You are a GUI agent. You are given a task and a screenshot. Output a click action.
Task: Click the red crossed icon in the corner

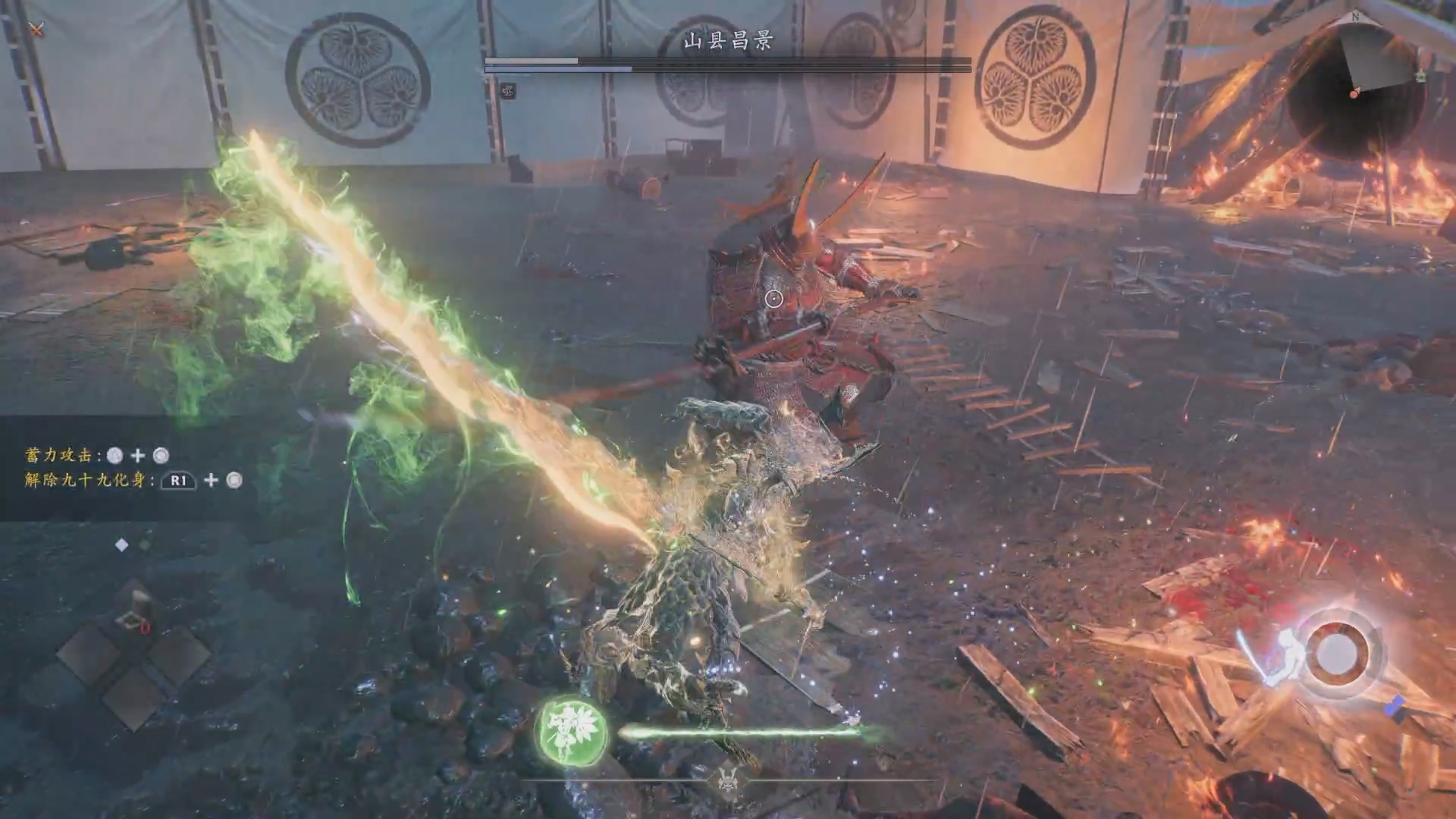point(36,30)
